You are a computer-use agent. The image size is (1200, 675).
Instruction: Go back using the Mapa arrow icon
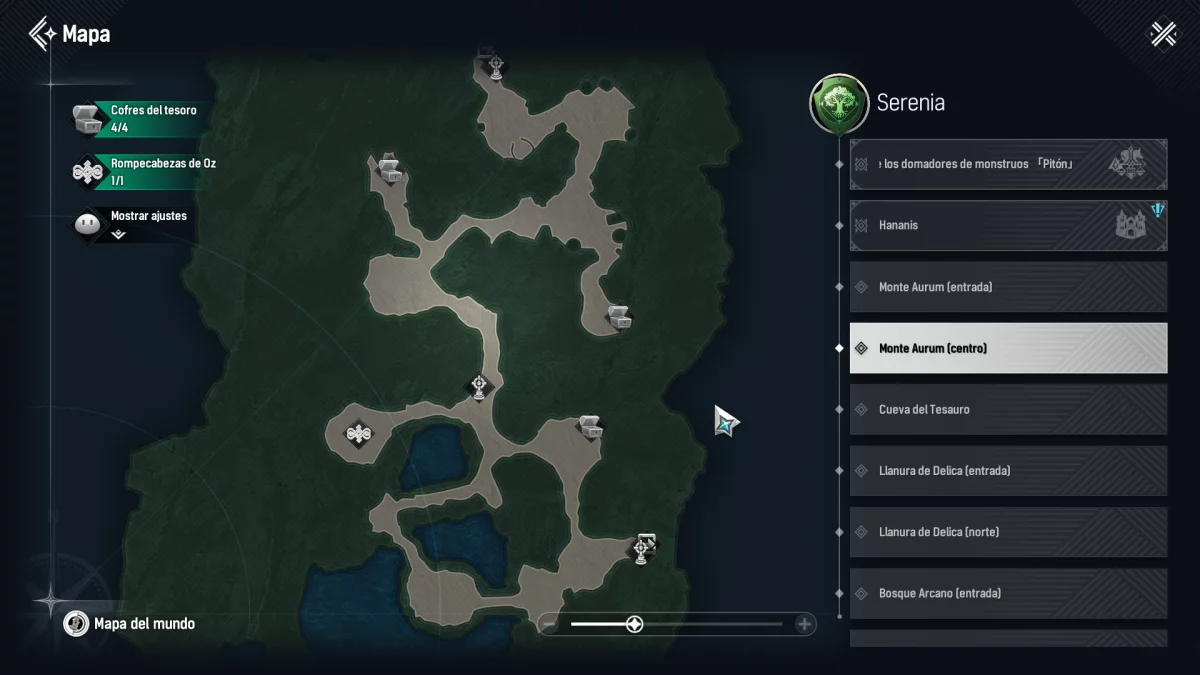(42, 34)
